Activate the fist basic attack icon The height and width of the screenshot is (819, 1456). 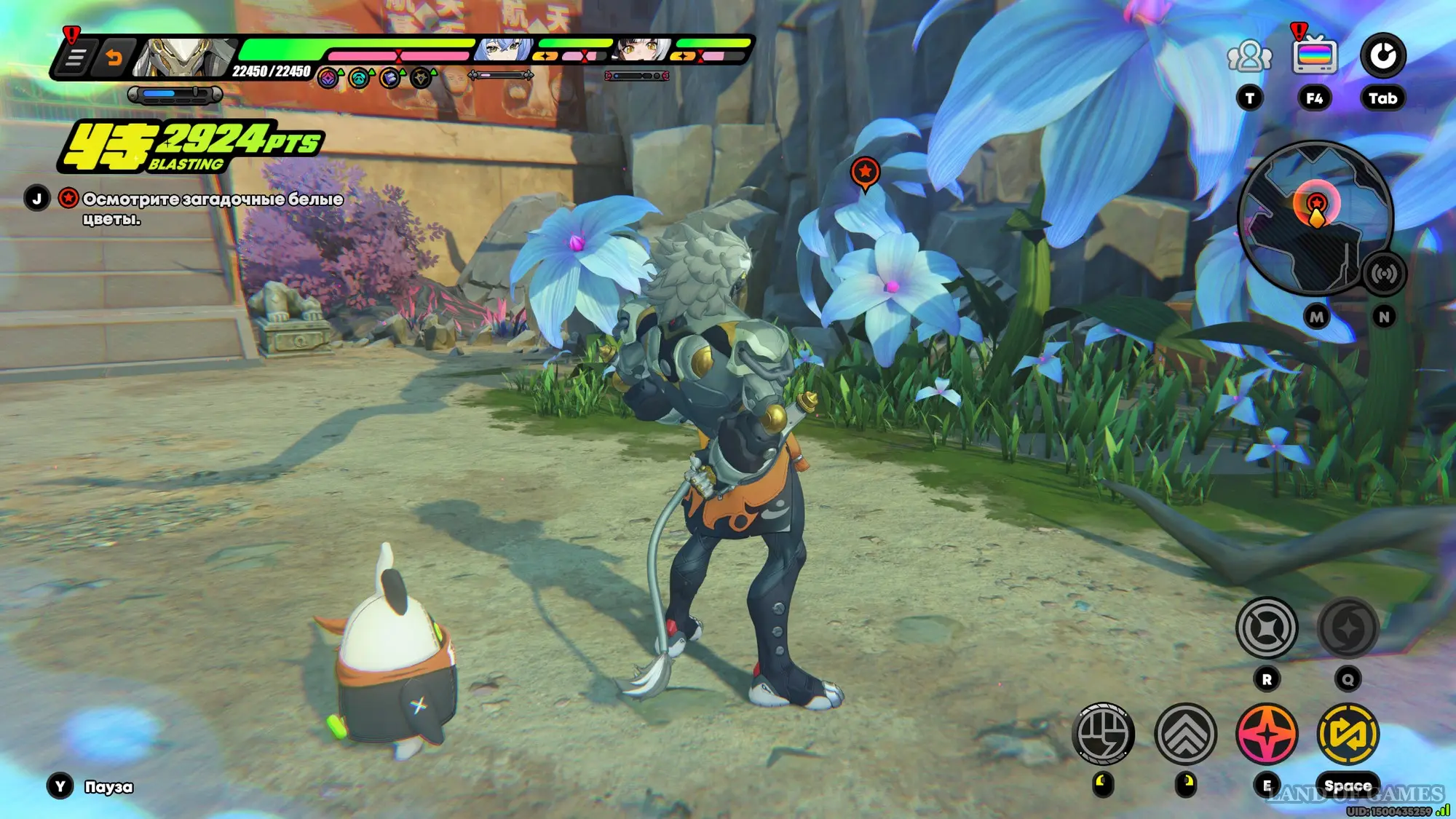pyautogui.click(x=1104, y=734)
